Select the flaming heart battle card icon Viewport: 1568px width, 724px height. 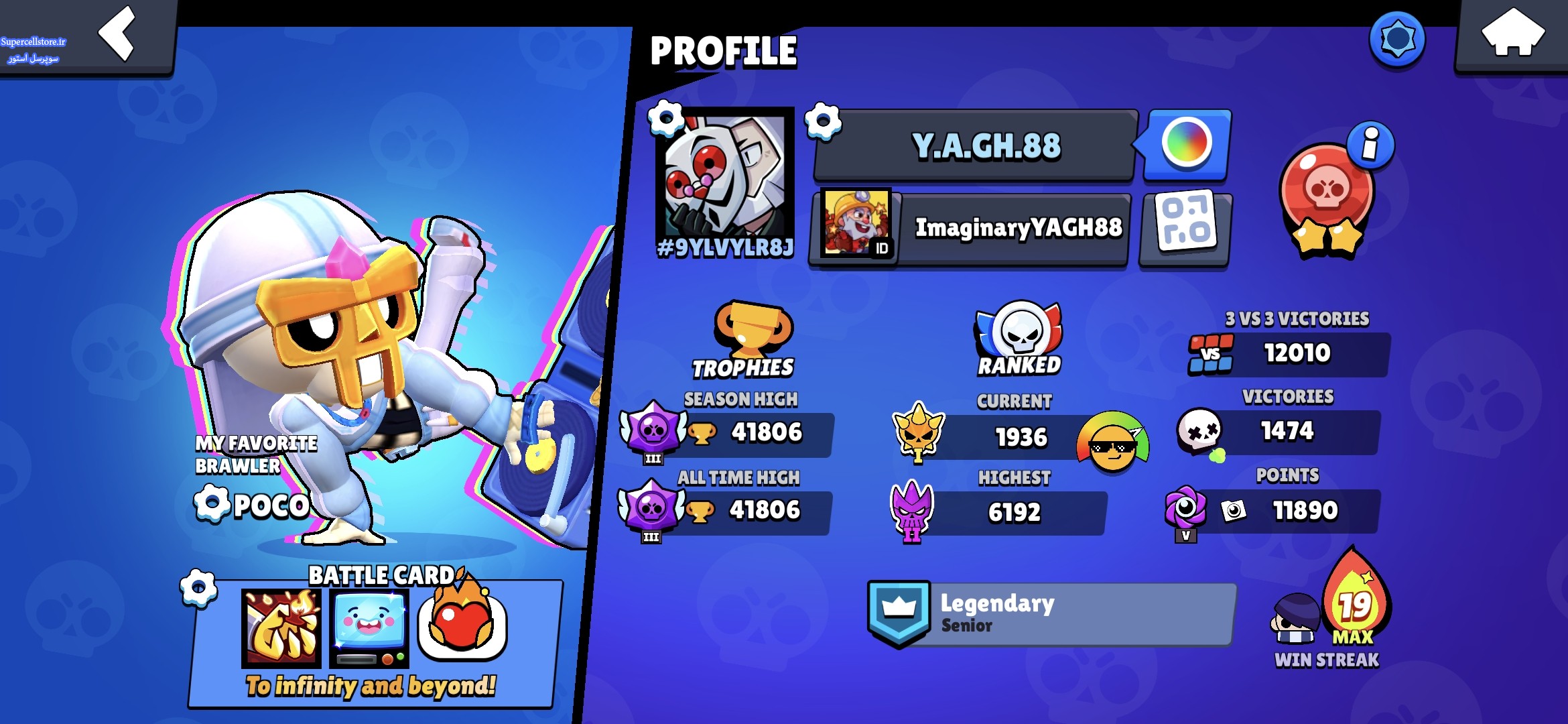[x=462, y=623]
